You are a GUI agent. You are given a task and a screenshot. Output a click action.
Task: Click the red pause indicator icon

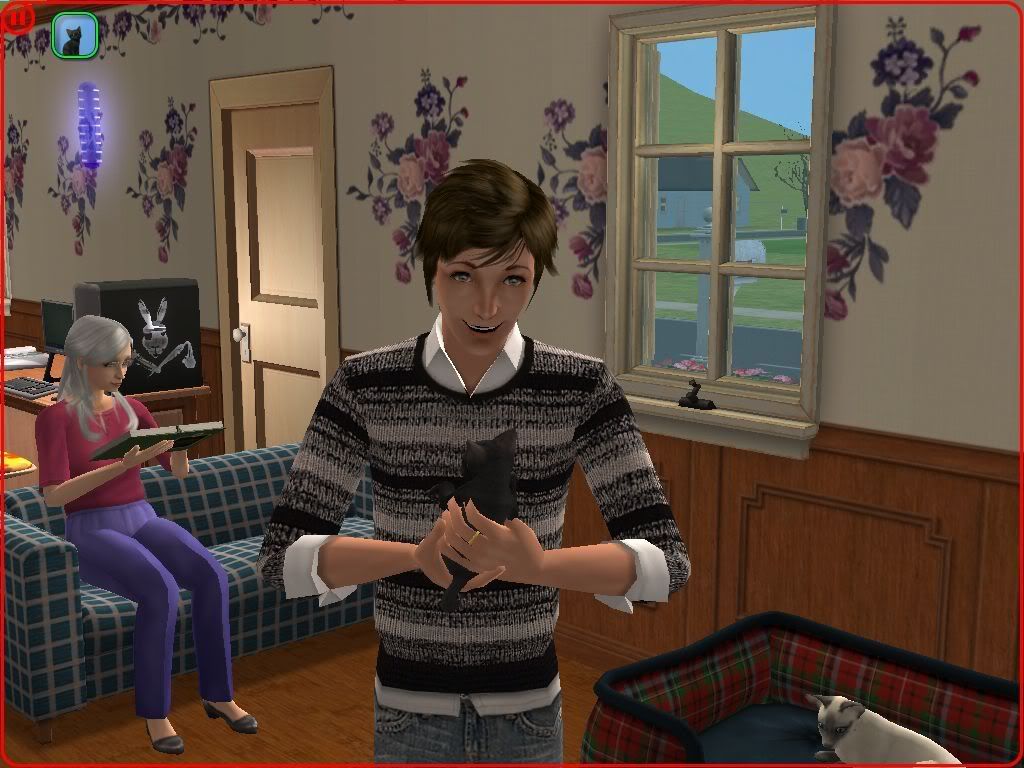[19, 17]
